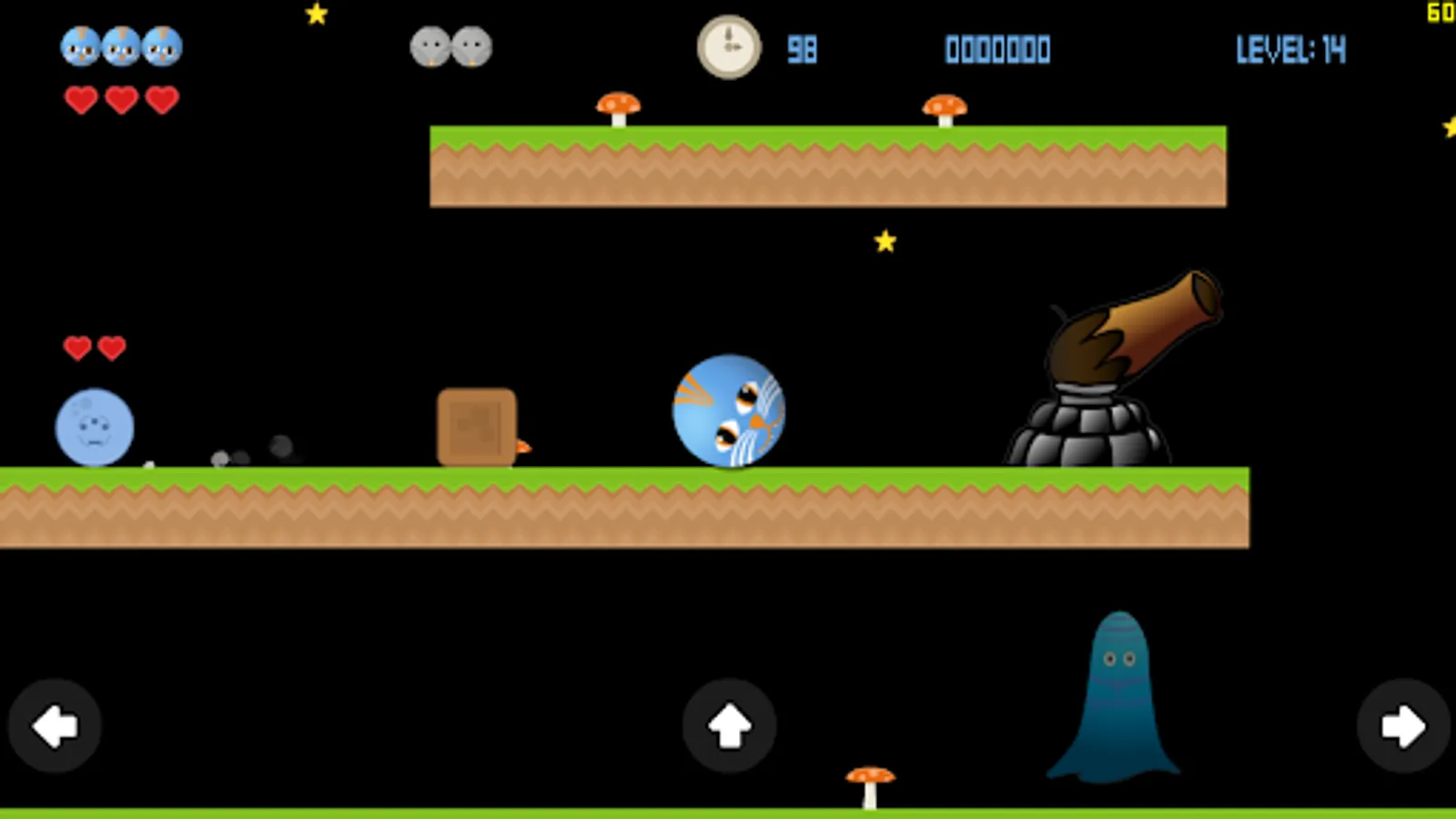Click the first heart in the top row
The image size is (1456, 819).
pyautogui.click(x=82, y=98)
